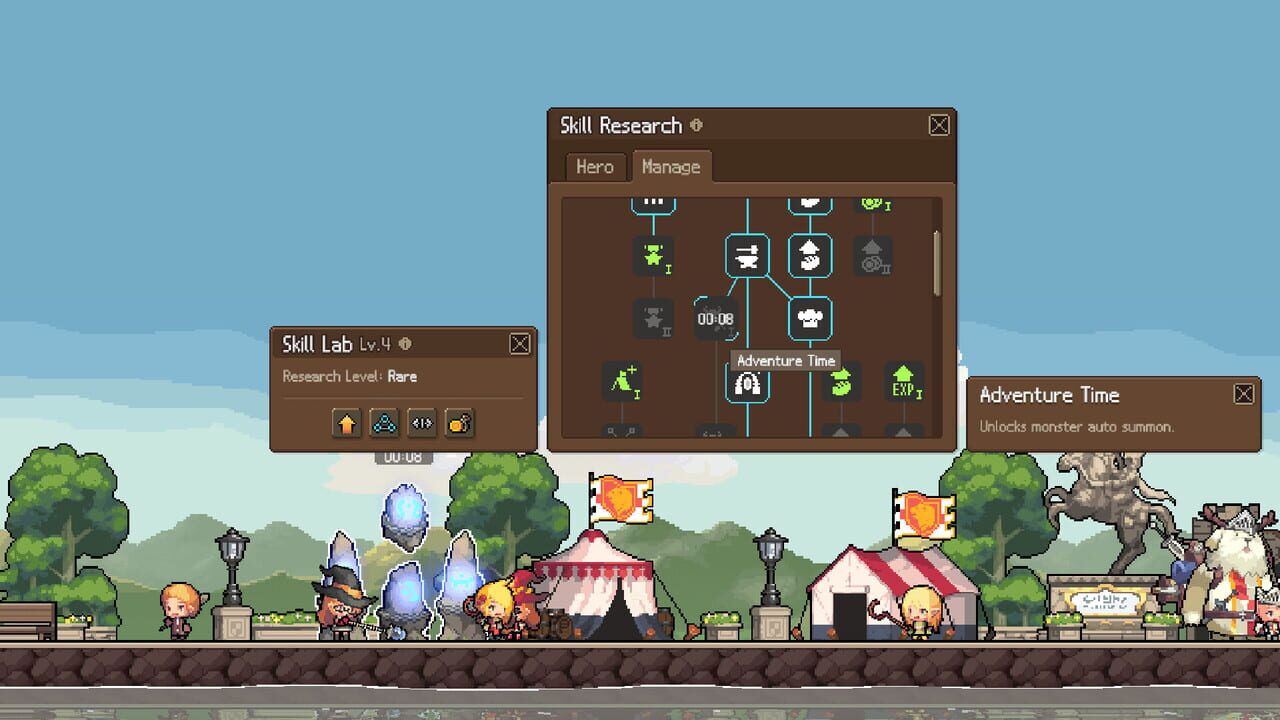Open the gold pouch button in Skill Lab

point(459,425)
